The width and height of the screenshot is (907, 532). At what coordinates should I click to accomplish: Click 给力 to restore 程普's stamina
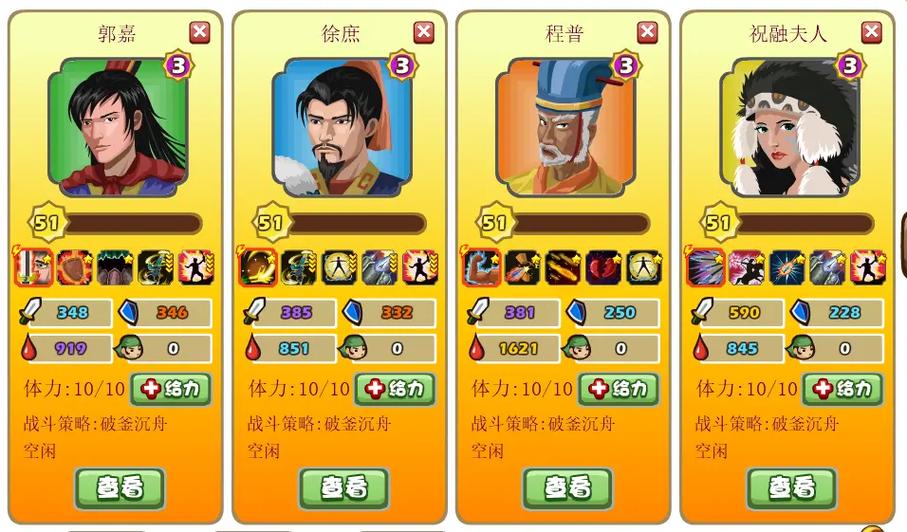click(x=618, y=388)
